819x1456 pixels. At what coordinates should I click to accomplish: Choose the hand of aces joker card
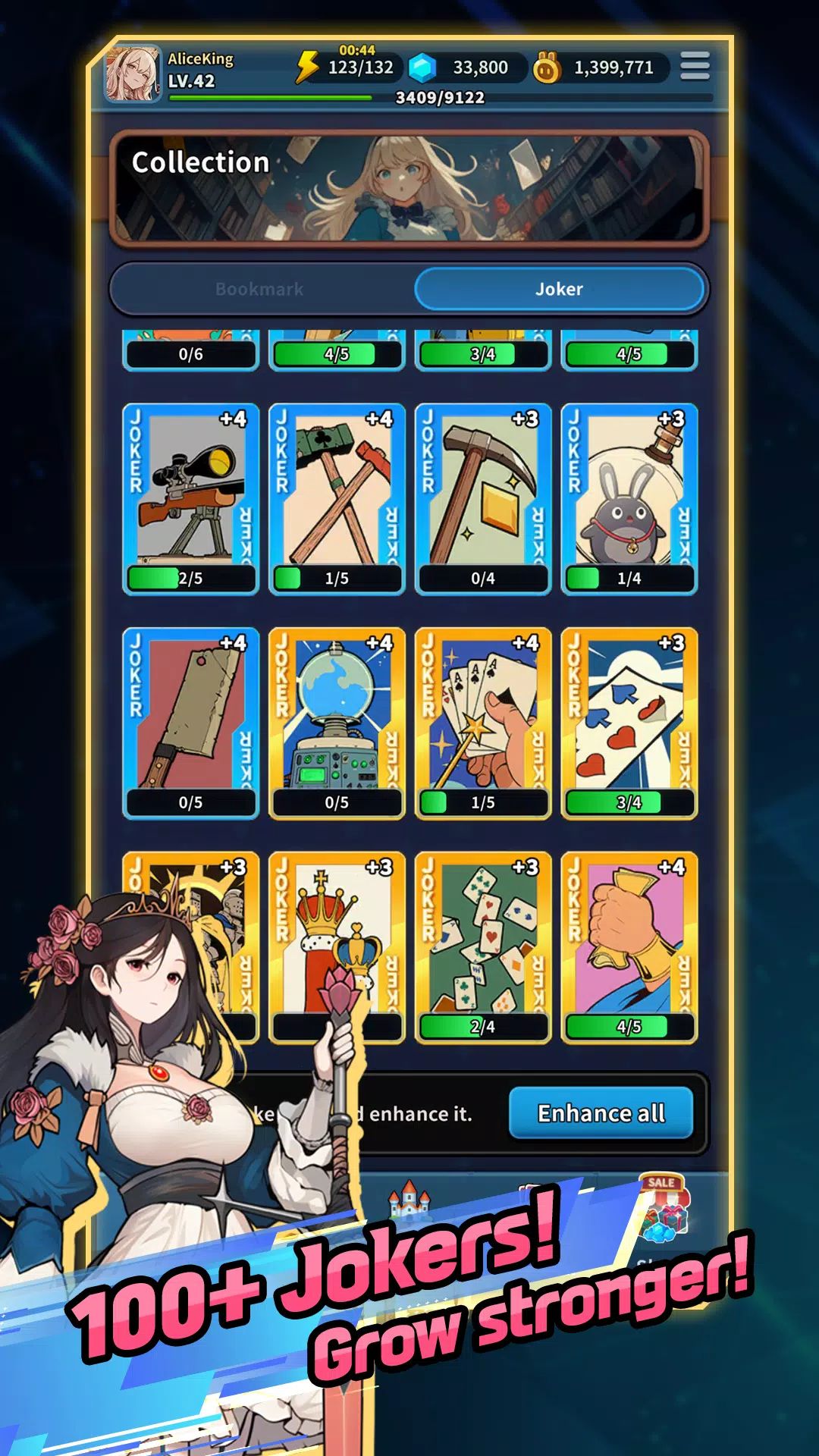coord(483,722)
